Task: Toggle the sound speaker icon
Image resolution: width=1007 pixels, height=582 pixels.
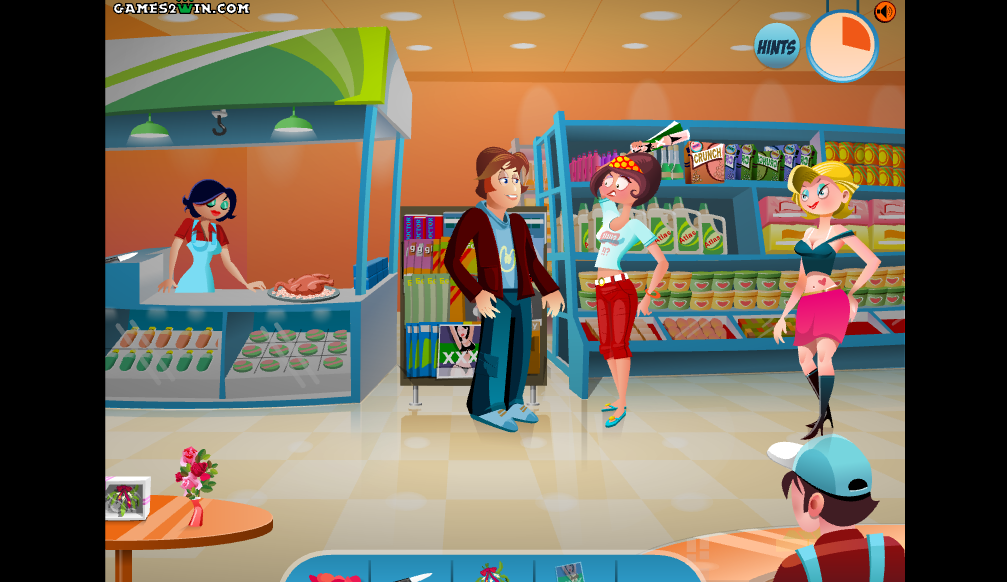Action: coord(884,11)
